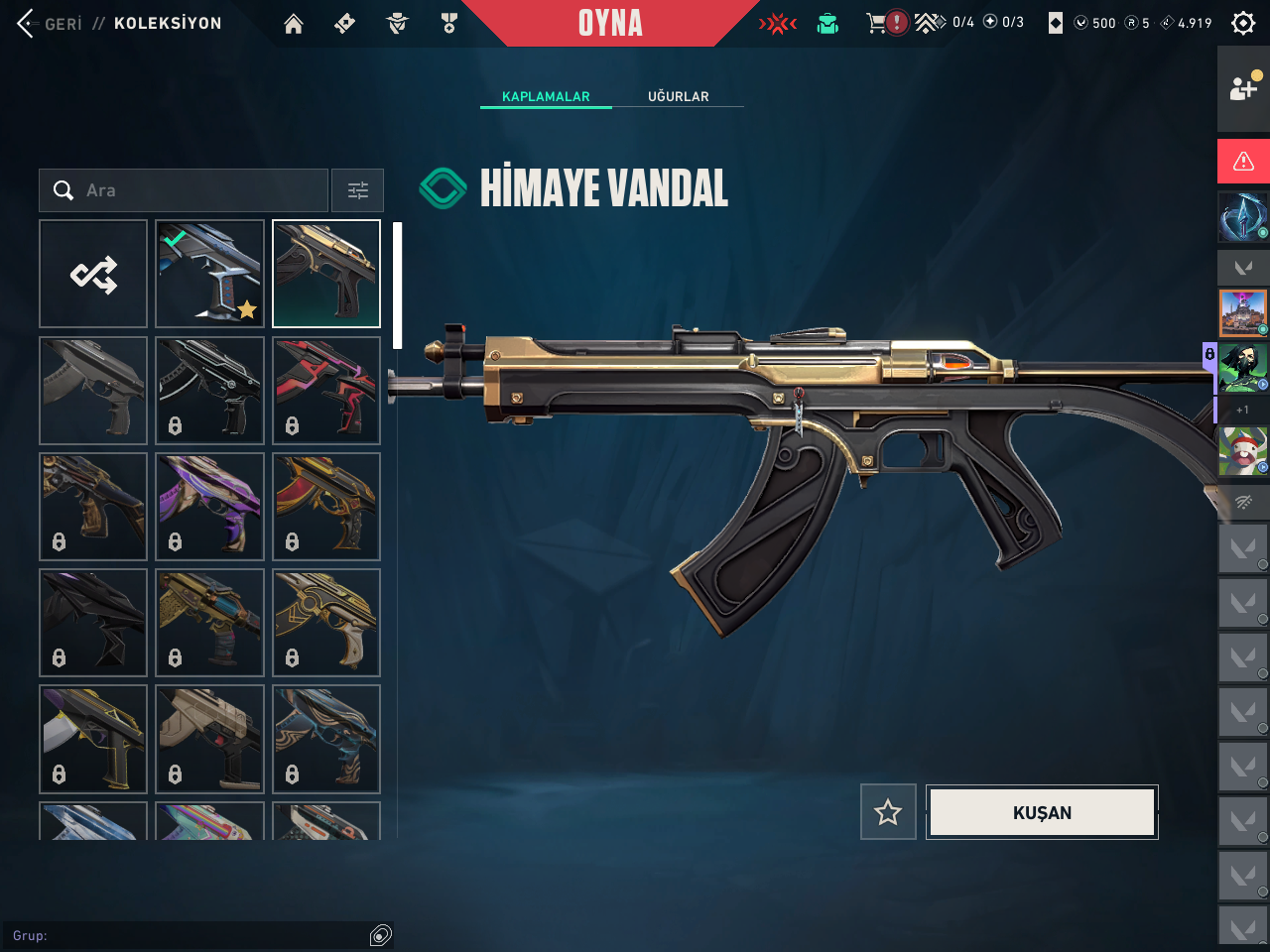Open the settings gear icon
Image resolution: width=1270 pixels, height=952 pixels.
(x=1242, y=23)
